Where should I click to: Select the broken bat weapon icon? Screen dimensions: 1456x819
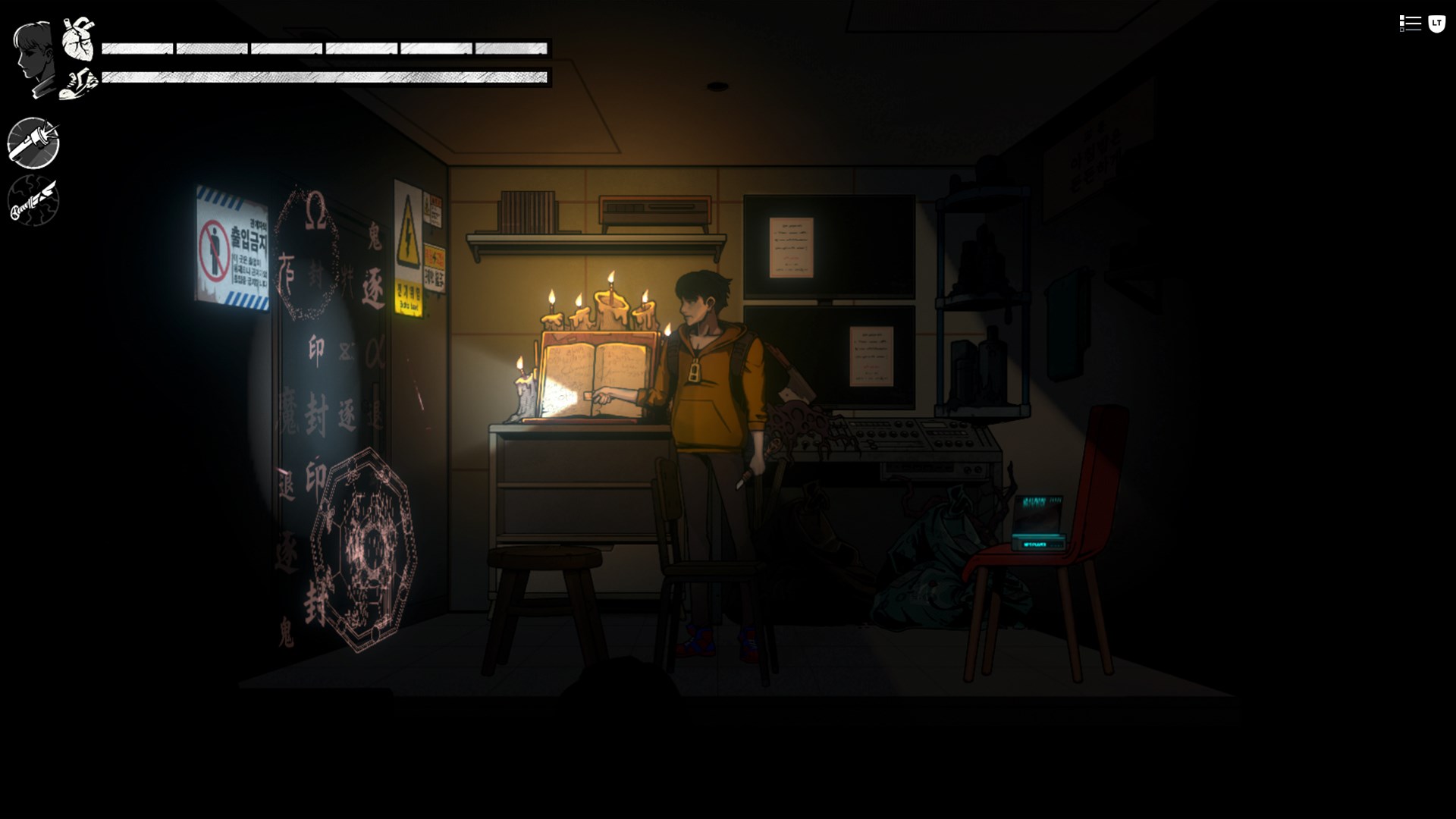click(x=33, y=201)
